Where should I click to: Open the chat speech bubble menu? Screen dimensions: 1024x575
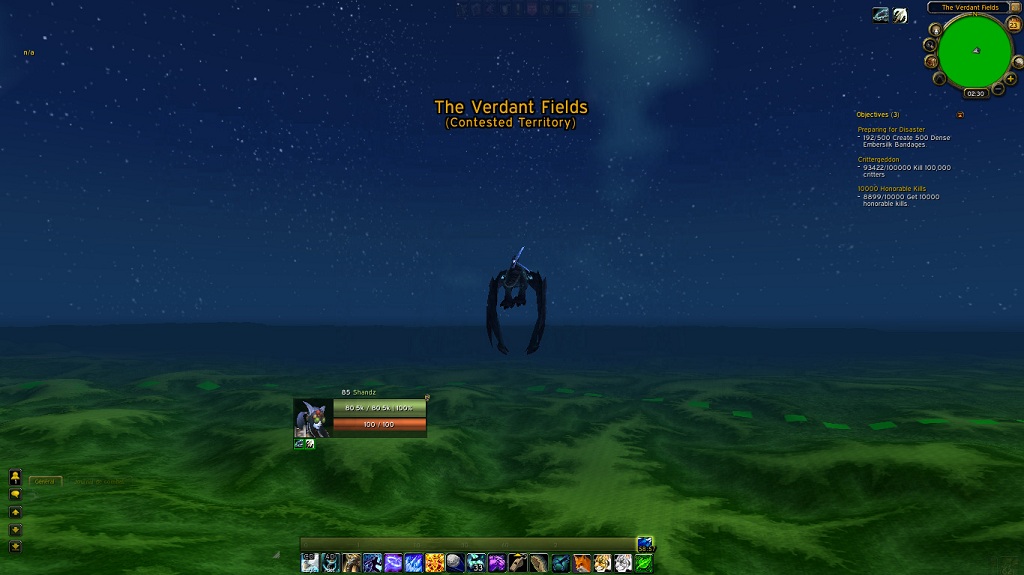pos(15,494)
